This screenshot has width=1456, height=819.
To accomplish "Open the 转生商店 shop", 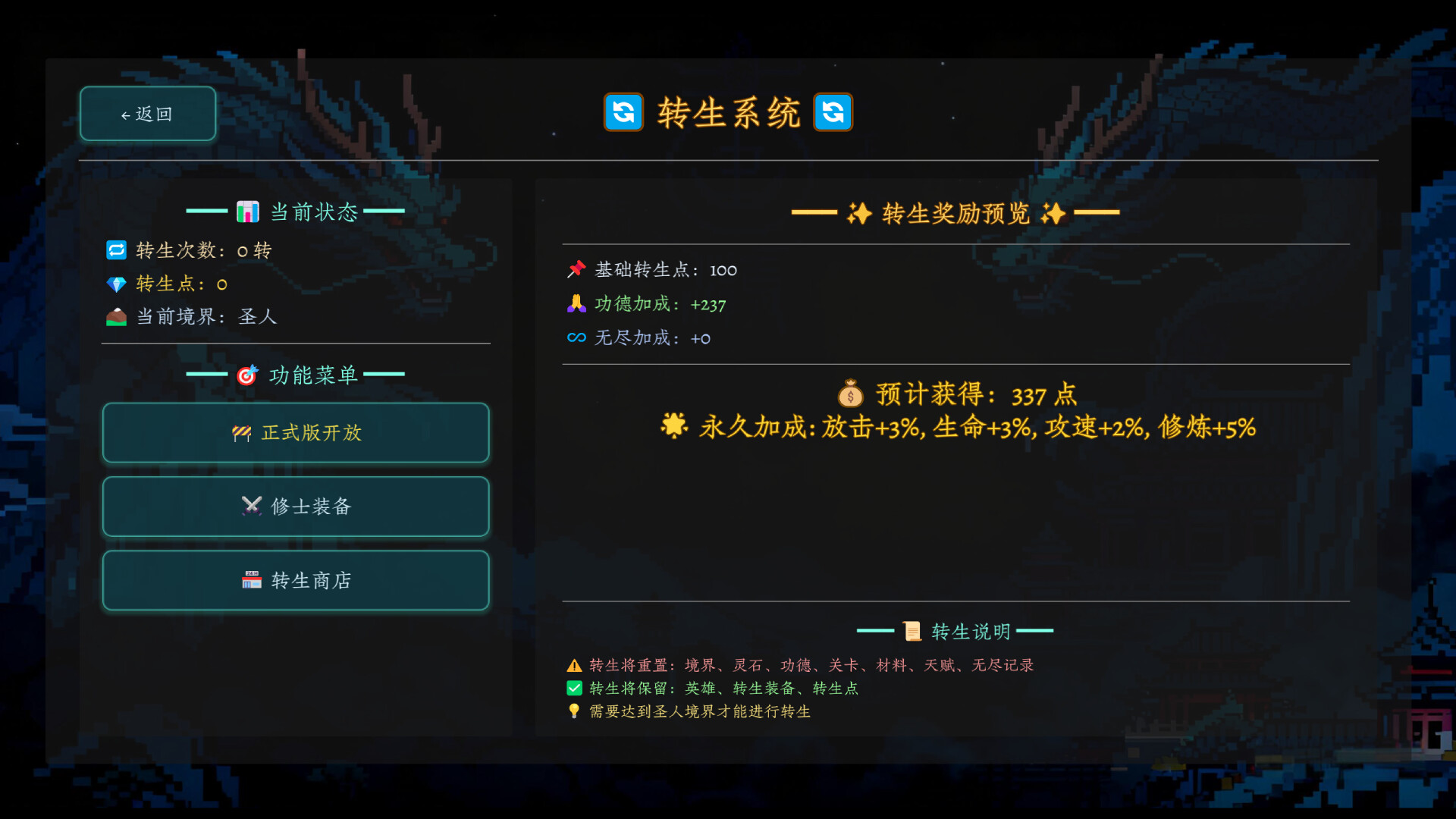I will pos(296,580).
